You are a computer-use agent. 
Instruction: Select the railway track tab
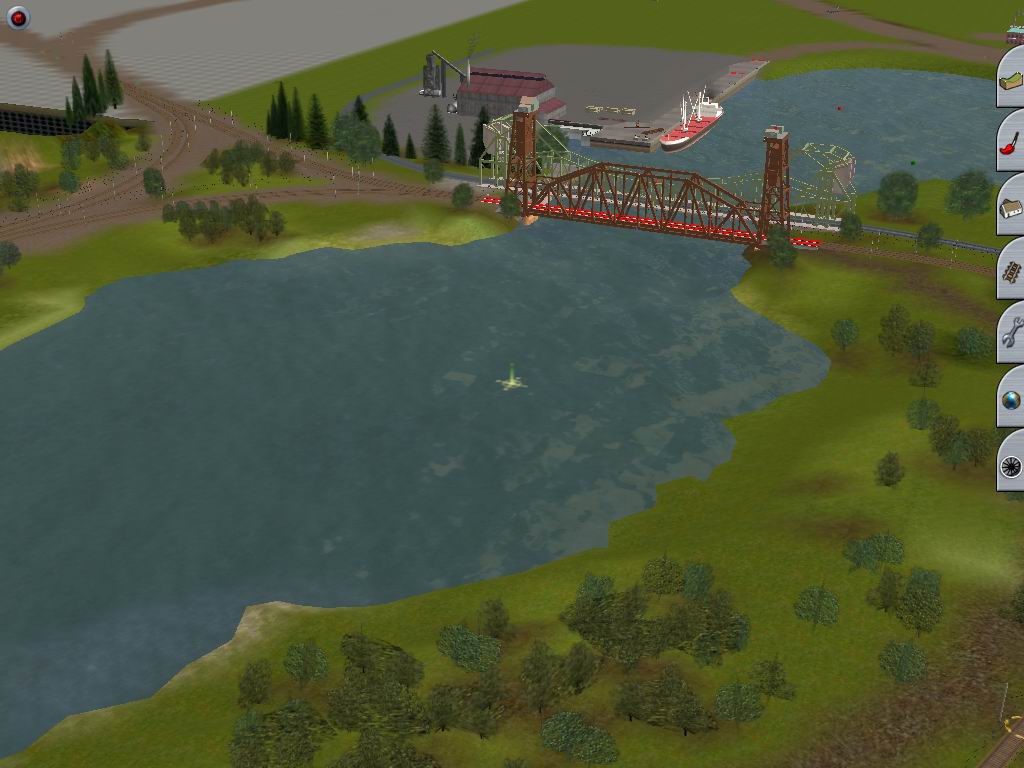[1011, 271]
